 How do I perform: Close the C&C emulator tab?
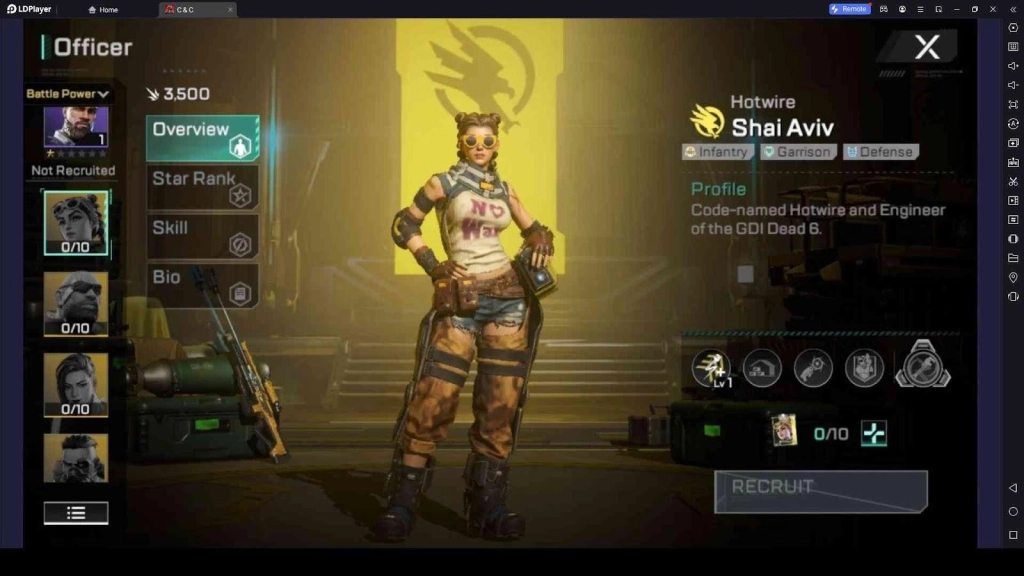(x=230, y=9)
